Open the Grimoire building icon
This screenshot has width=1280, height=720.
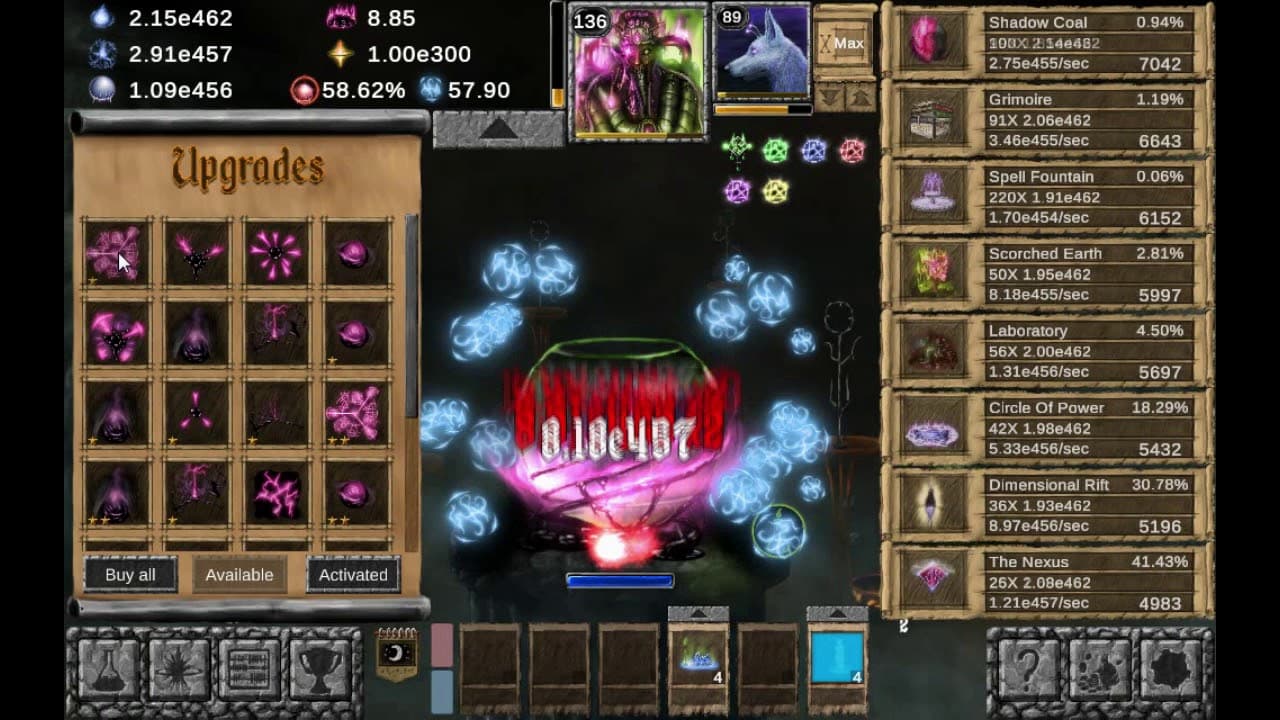coord(933,121)
